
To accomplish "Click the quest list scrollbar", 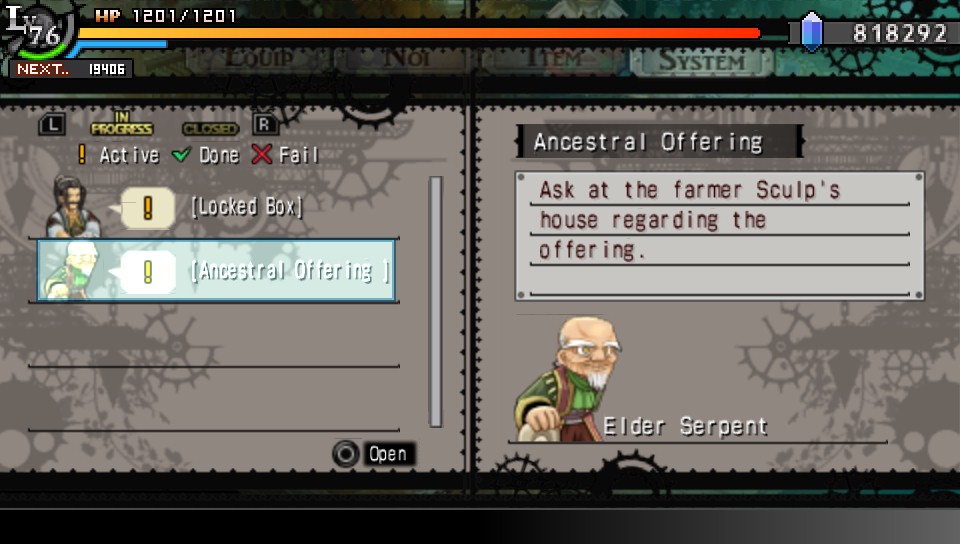I will (x=435, y=302).
